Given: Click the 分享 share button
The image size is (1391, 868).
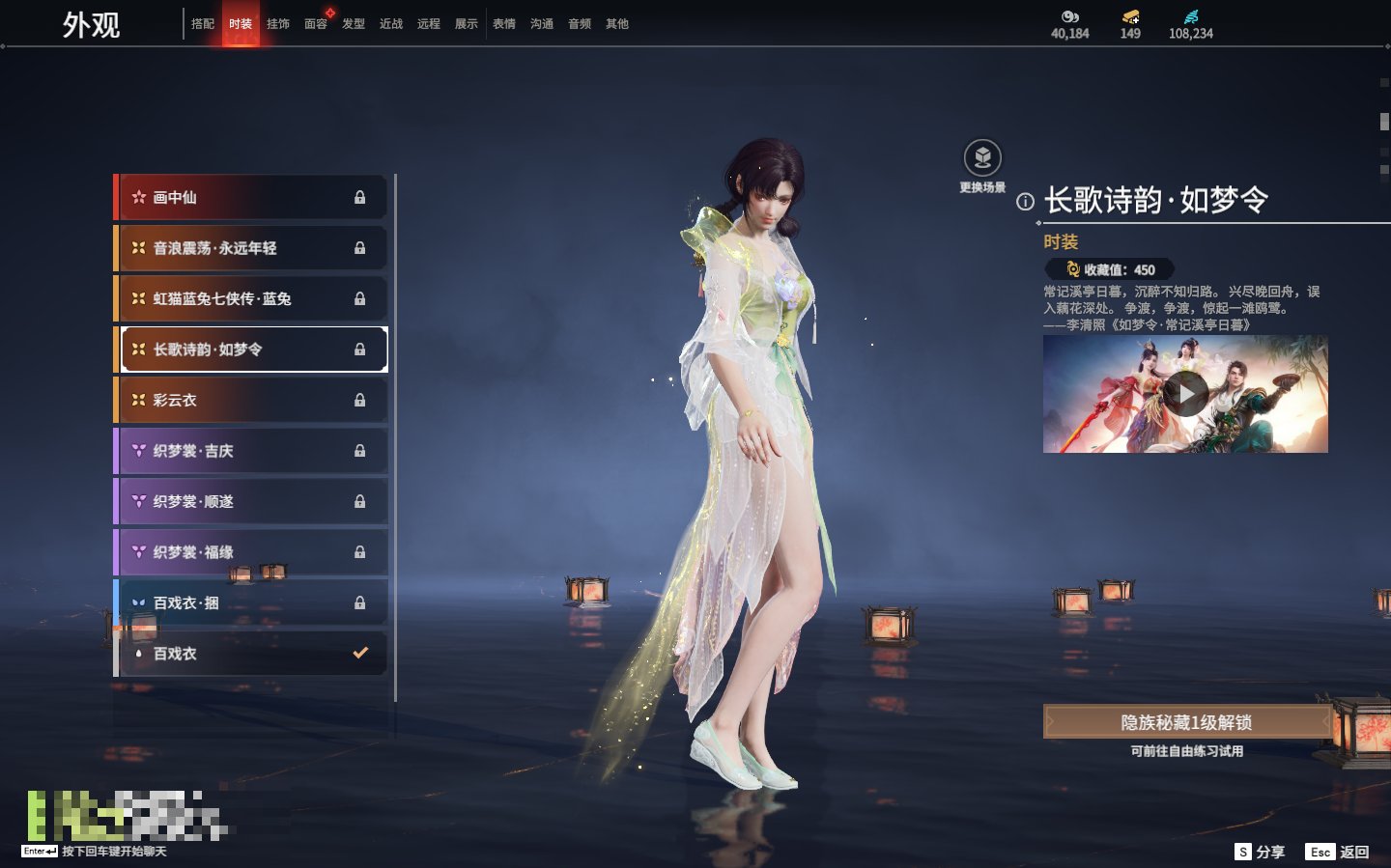Looking at the screenshot, I should 1260,852.
